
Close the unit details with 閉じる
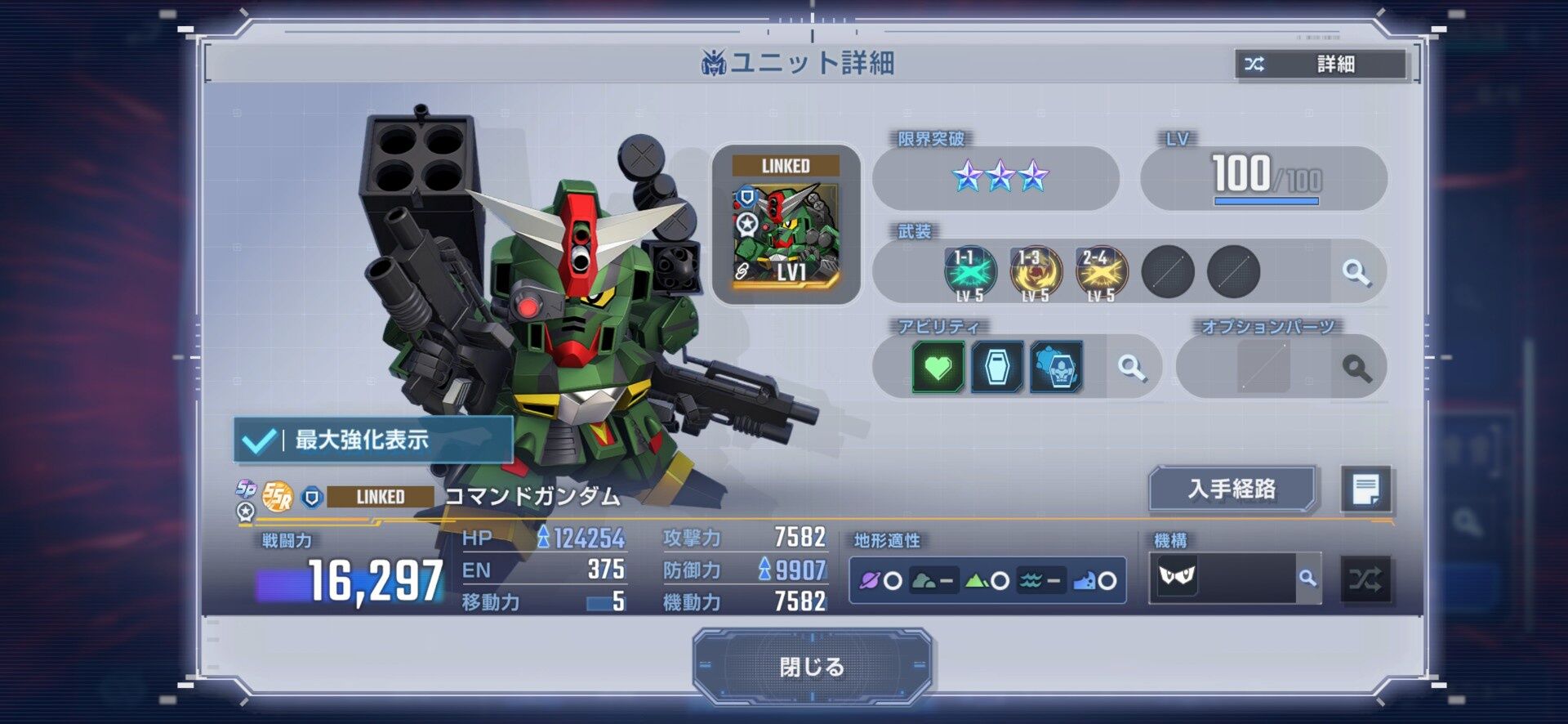coord(812,667)
